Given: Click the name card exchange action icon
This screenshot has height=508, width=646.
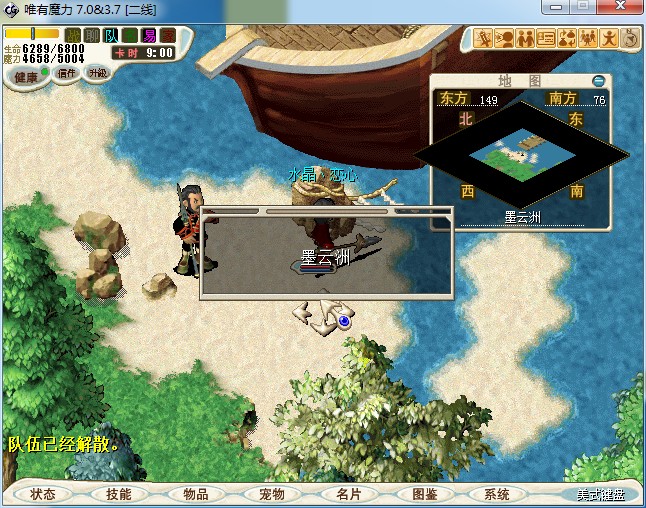Looking at the screenshot, I should pos(546,39).
